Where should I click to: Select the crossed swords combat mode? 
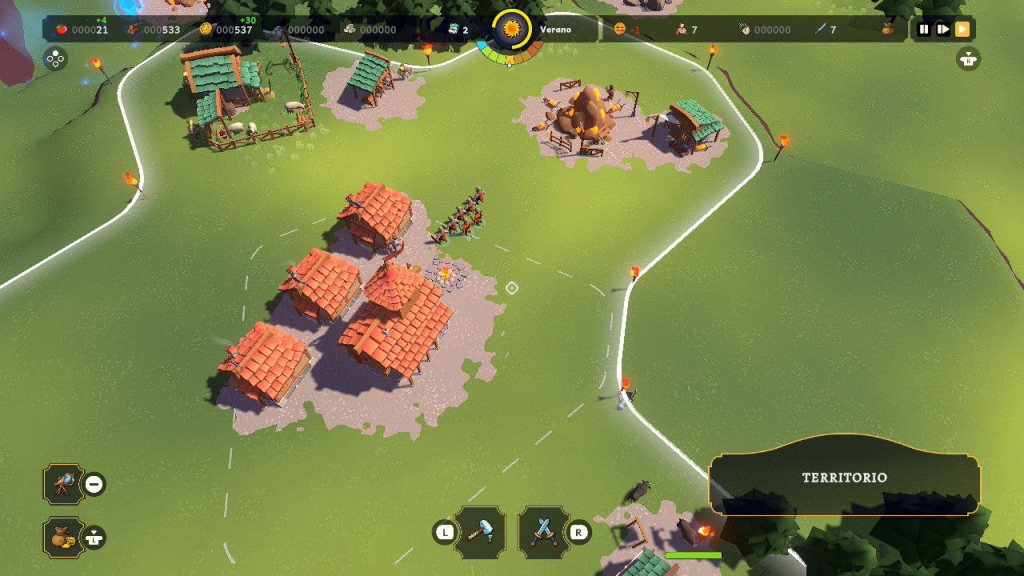[x=543, y=531]
